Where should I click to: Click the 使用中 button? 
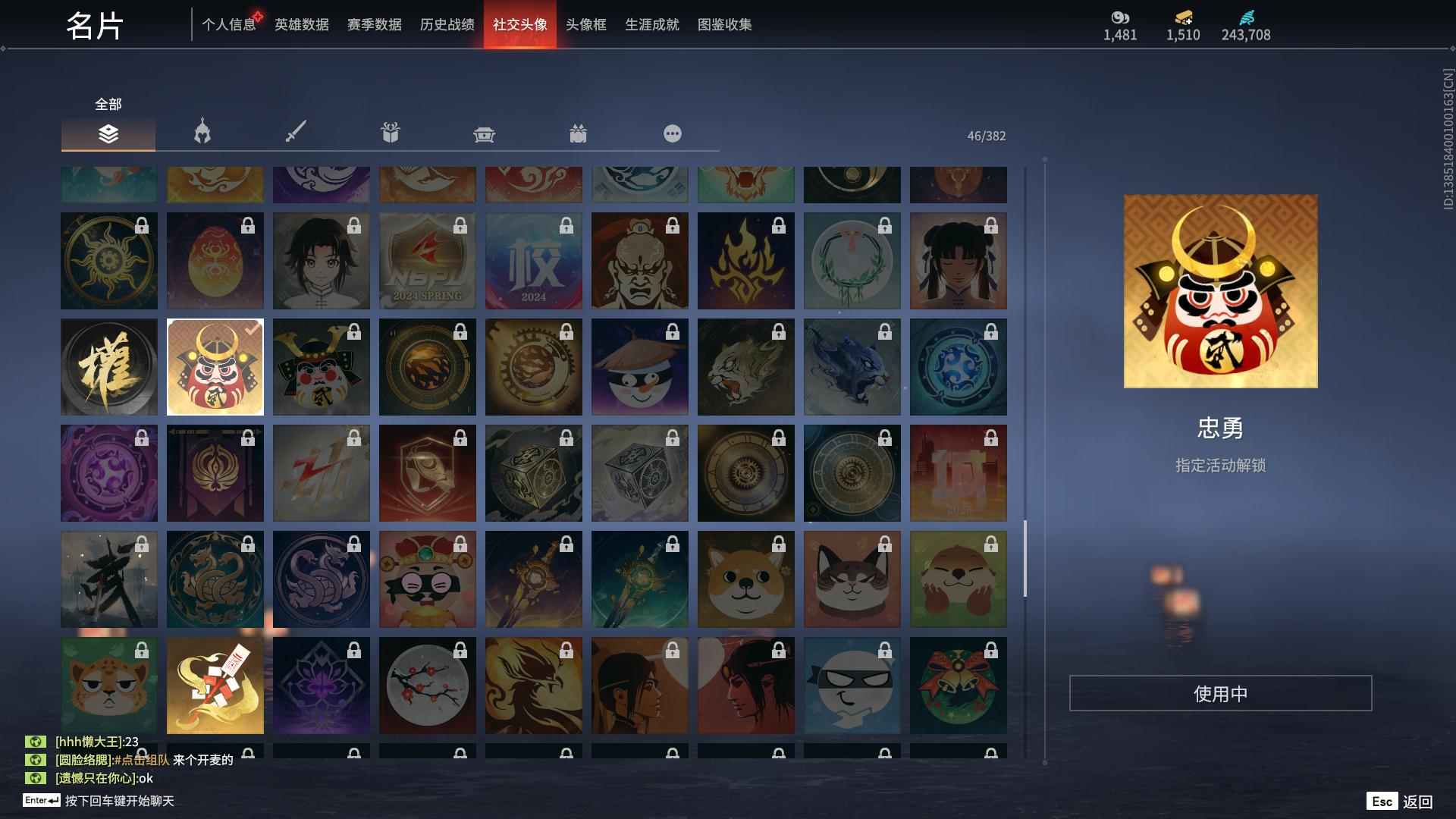pos(1221,692)
